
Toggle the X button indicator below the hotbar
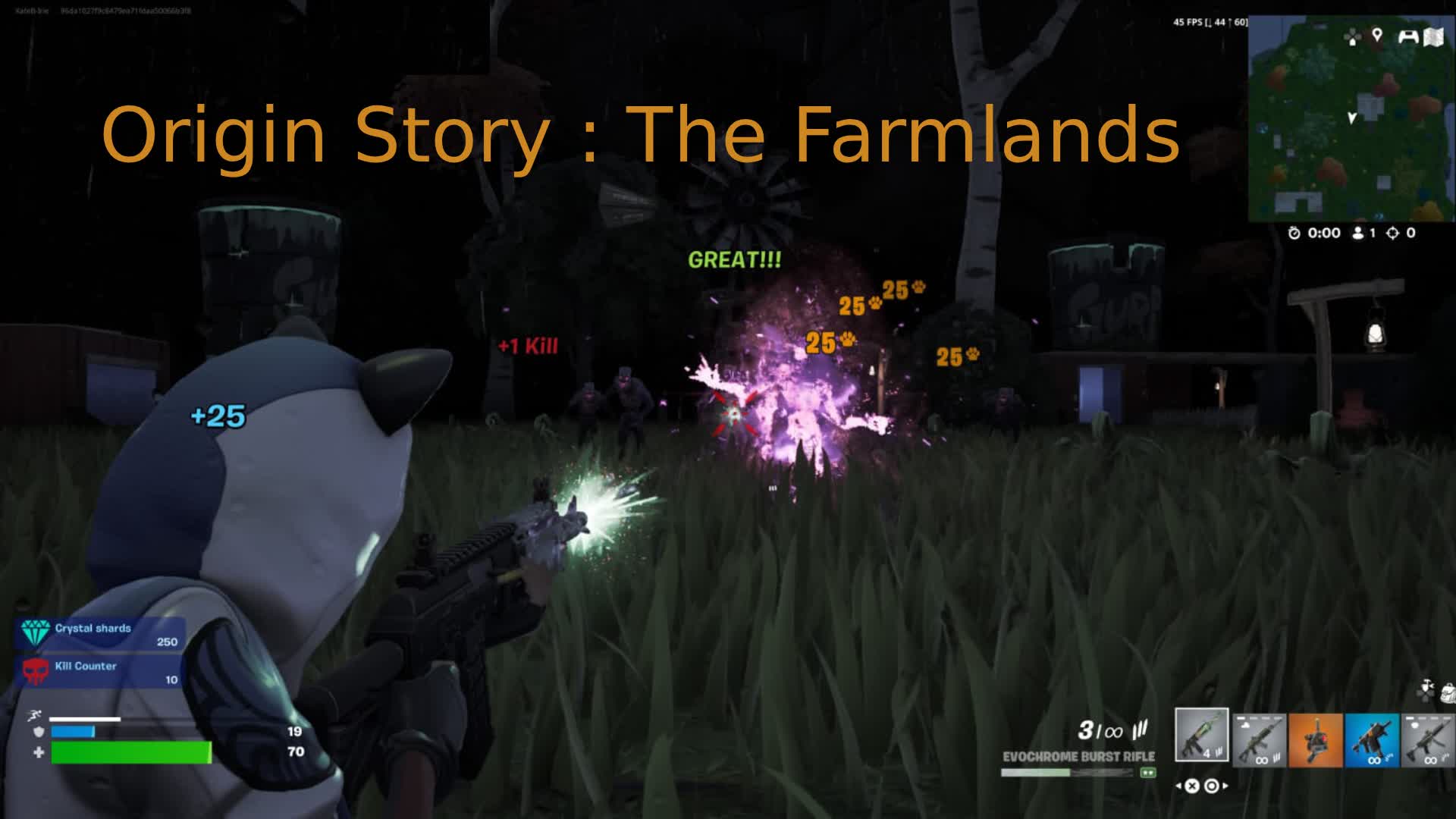pyautogui.click(x=1192, y=787)
